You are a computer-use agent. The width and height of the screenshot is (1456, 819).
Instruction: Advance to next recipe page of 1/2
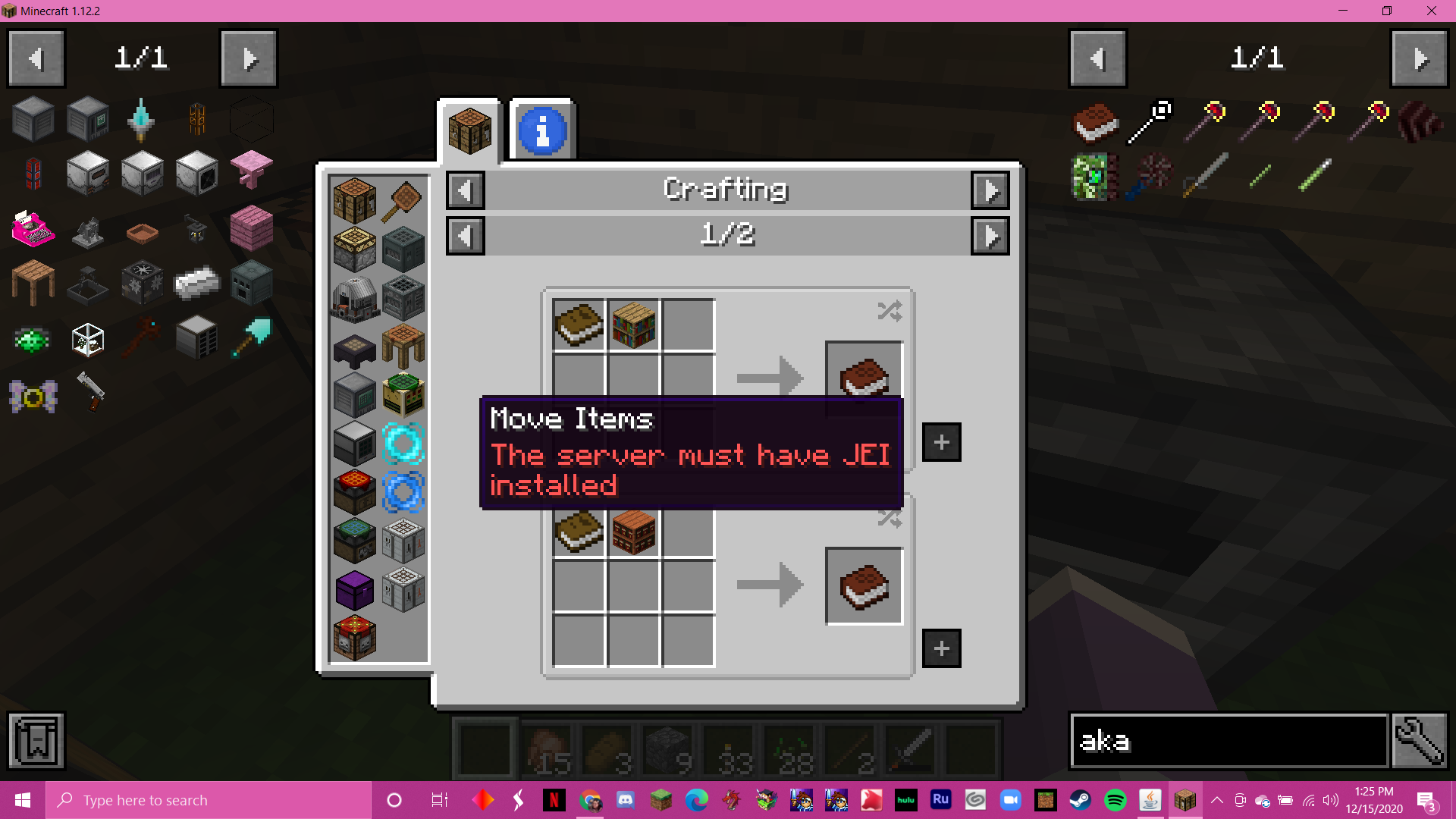(990, 236)
